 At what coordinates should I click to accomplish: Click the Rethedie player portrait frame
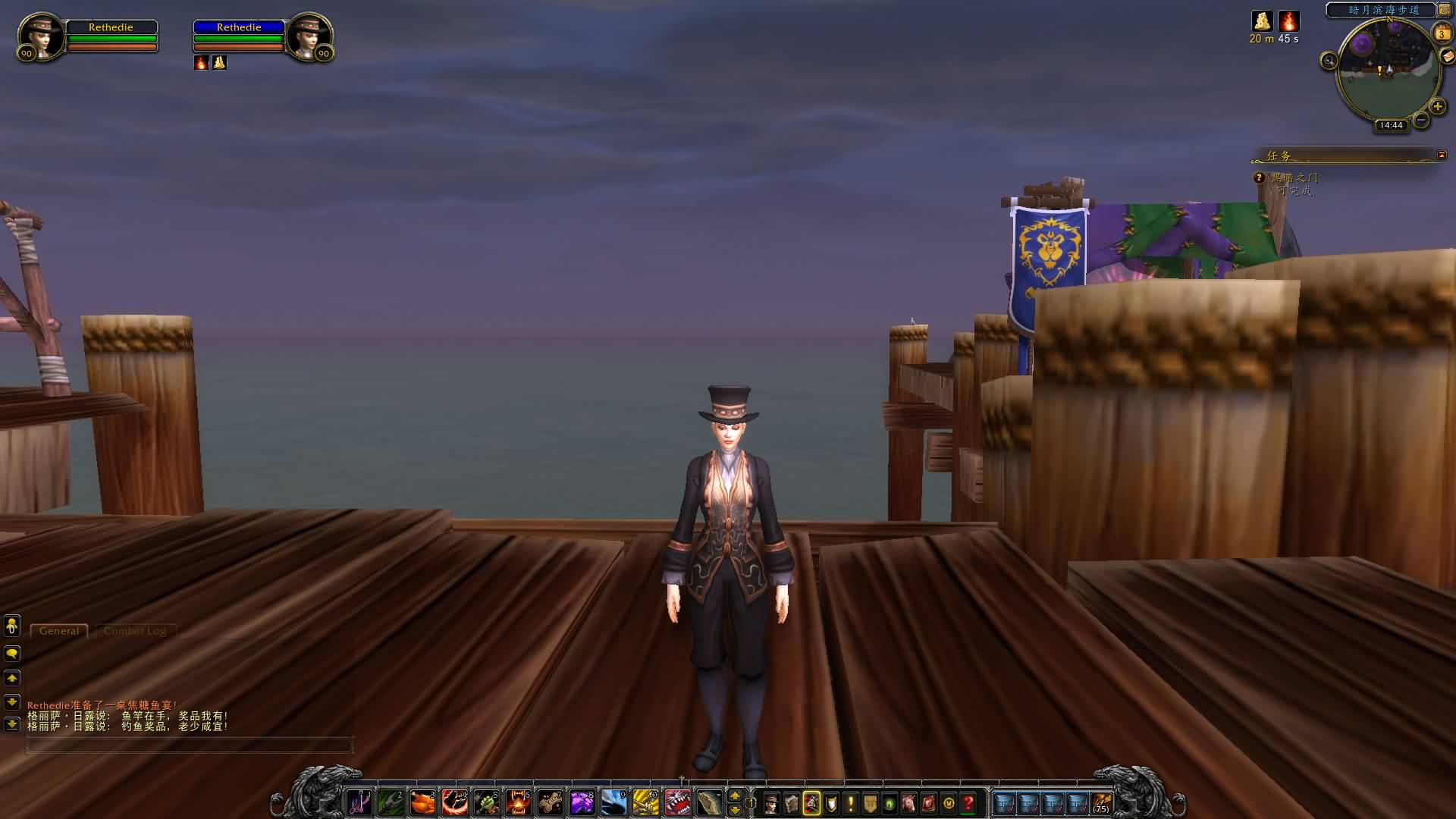[41, 36]
